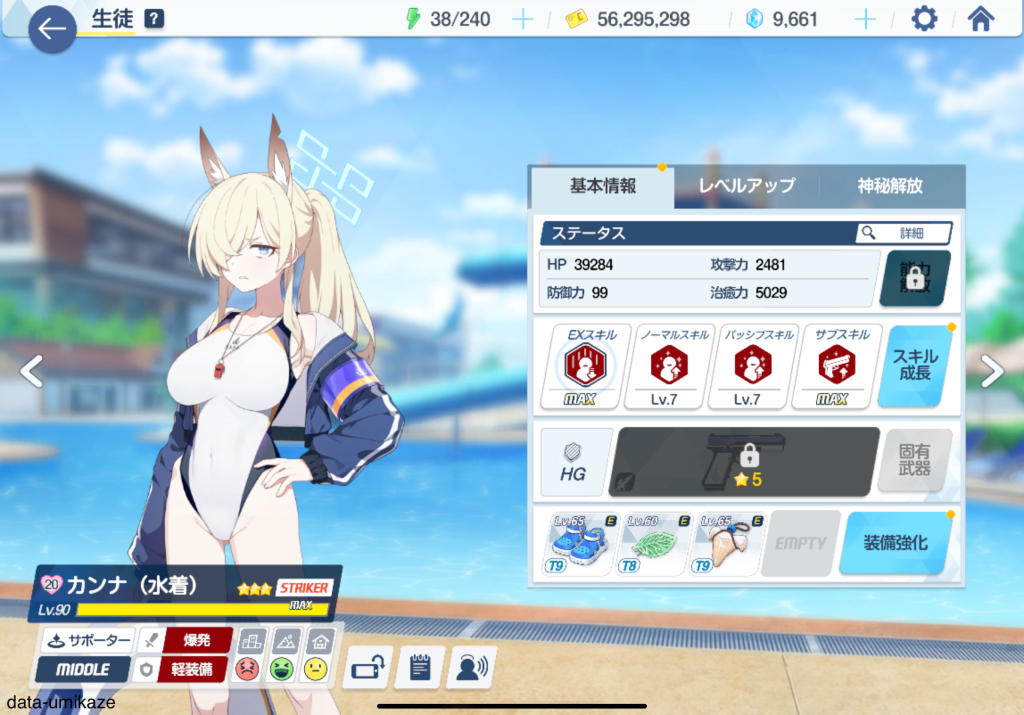
Task: Open the 神秘解放 tab
Action: point(890,186)
